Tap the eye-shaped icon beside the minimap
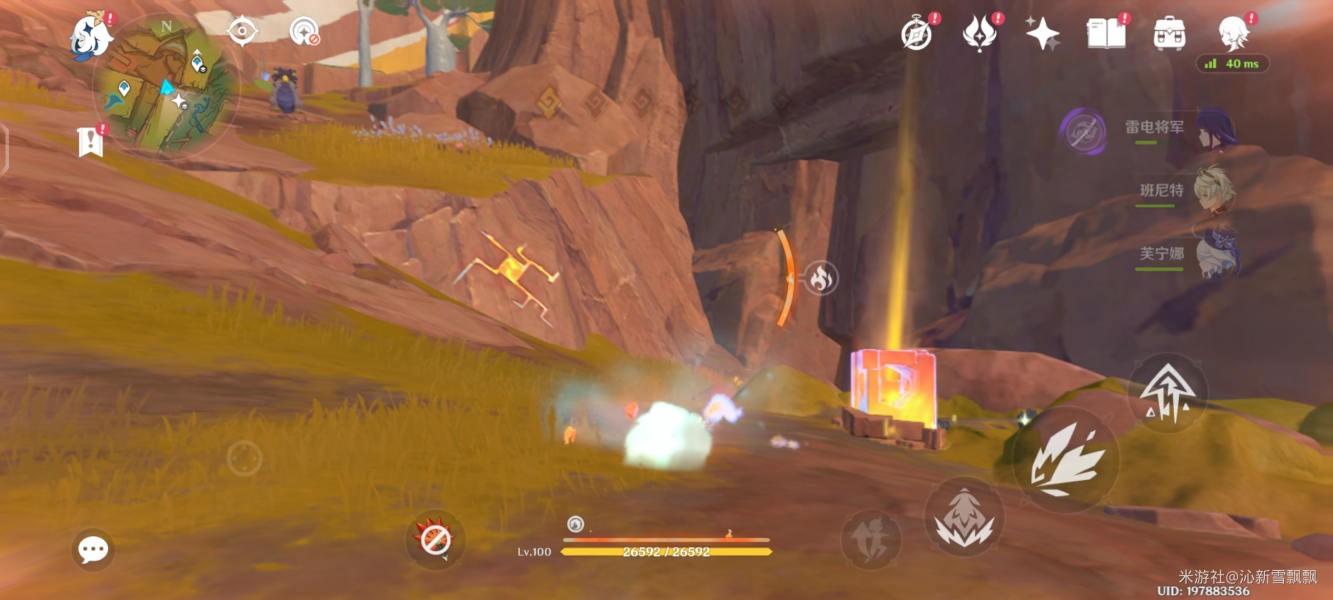 tap(242, 31)
